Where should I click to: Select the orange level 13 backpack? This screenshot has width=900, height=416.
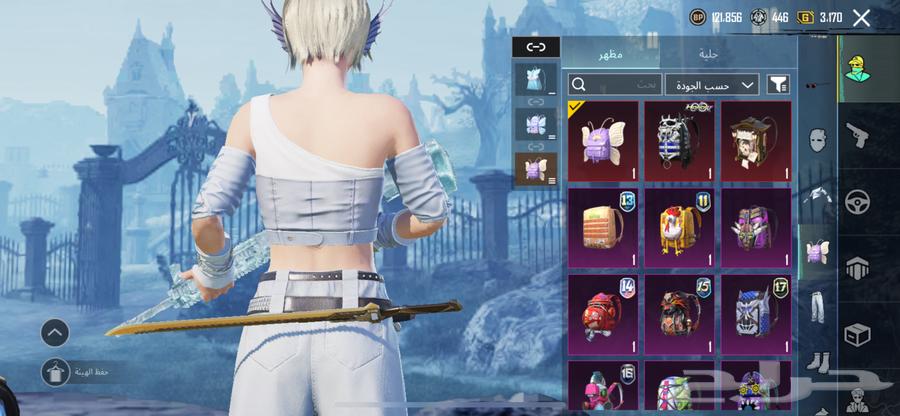603,228
